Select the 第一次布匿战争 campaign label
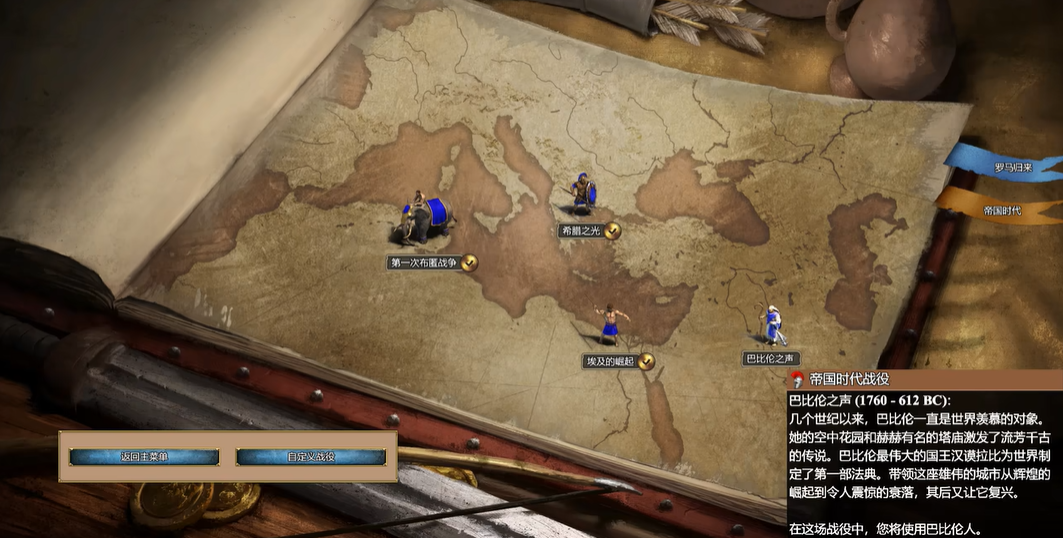 [423, 263]
